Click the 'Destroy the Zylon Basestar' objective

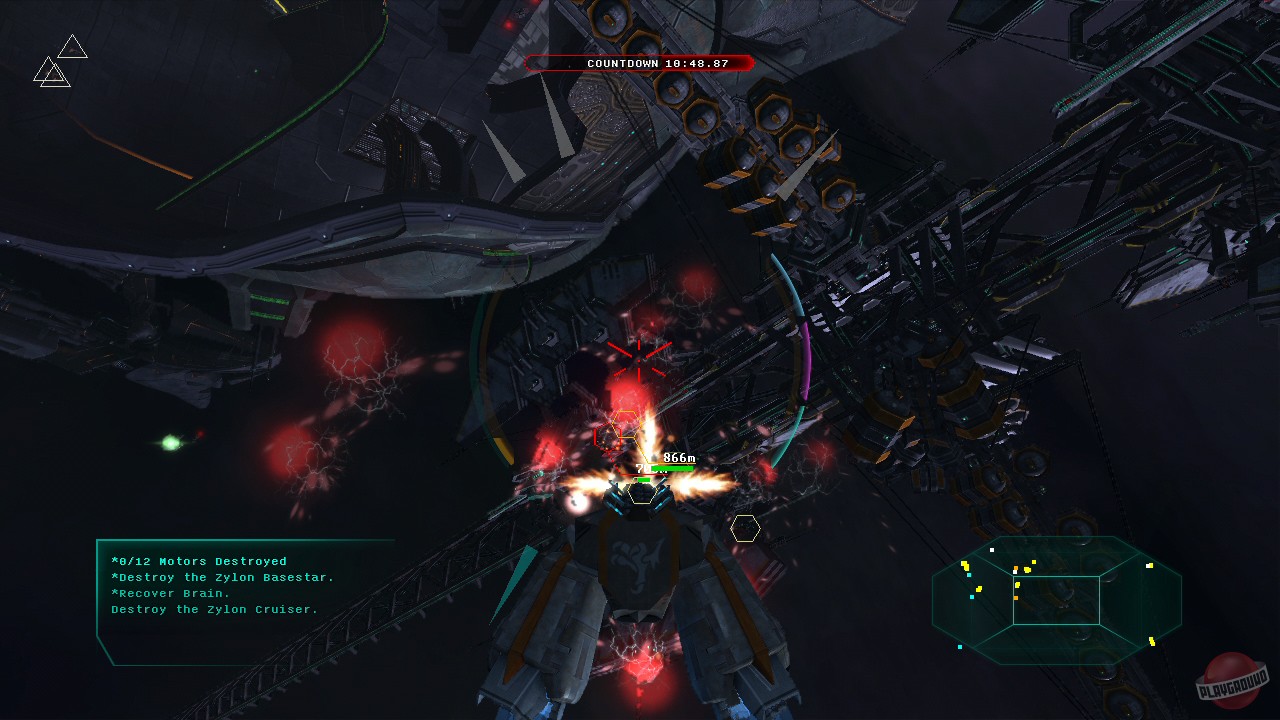(222, 577)
